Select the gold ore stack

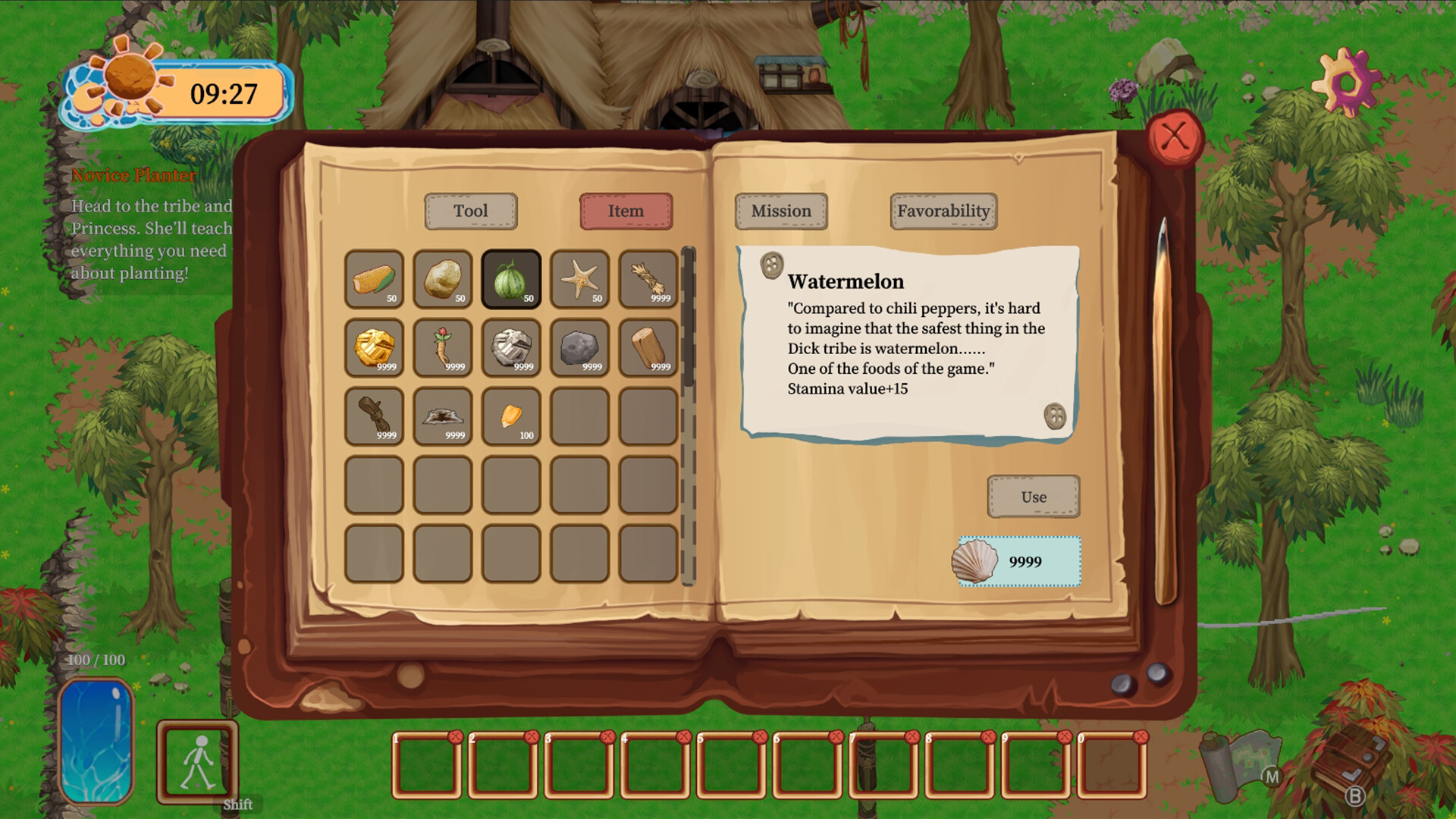click(x=375, y=347)
